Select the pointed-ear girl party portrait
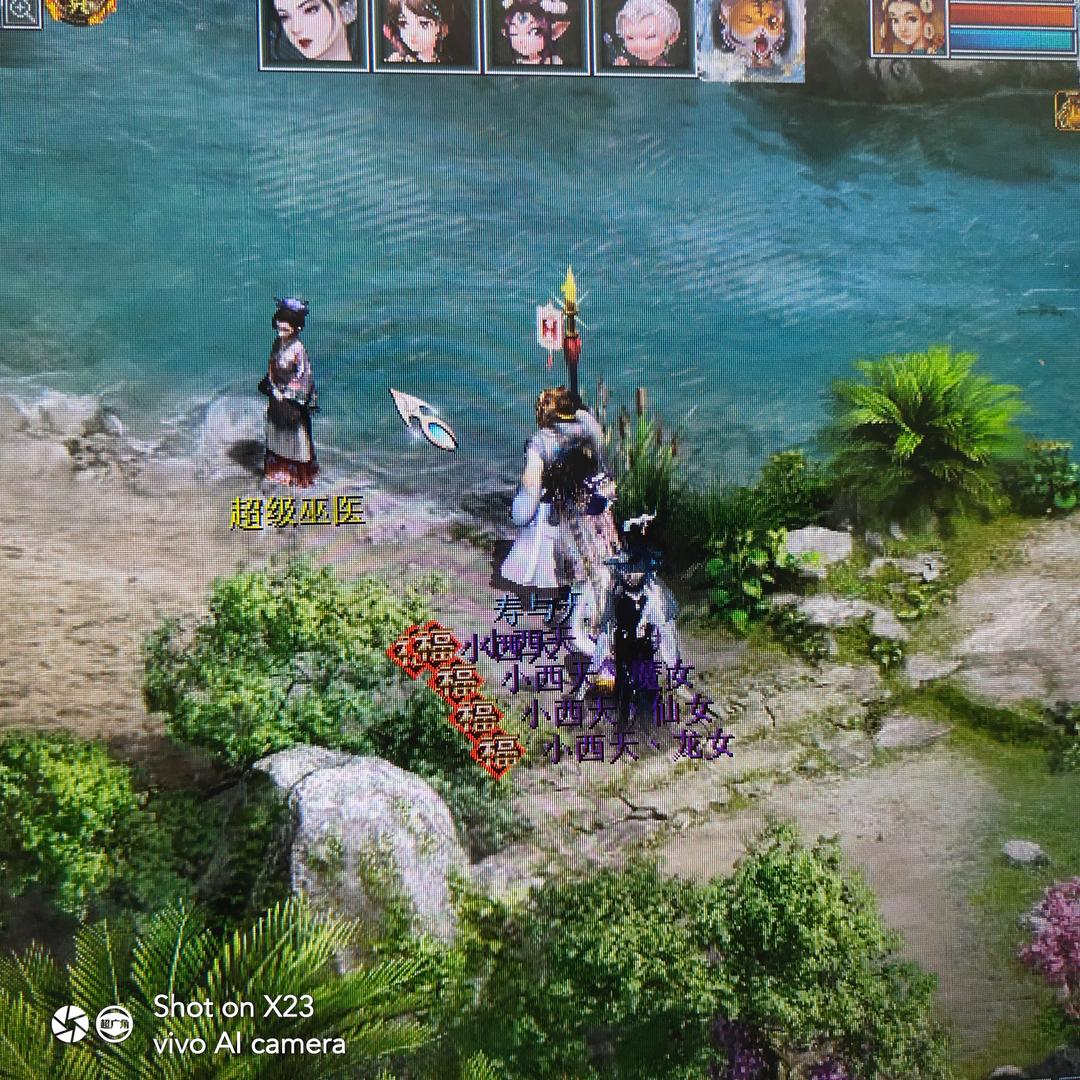Image resolution: width=1080 pixels, height=1080 pixels. pyautogui.click(x=537, y=35)
